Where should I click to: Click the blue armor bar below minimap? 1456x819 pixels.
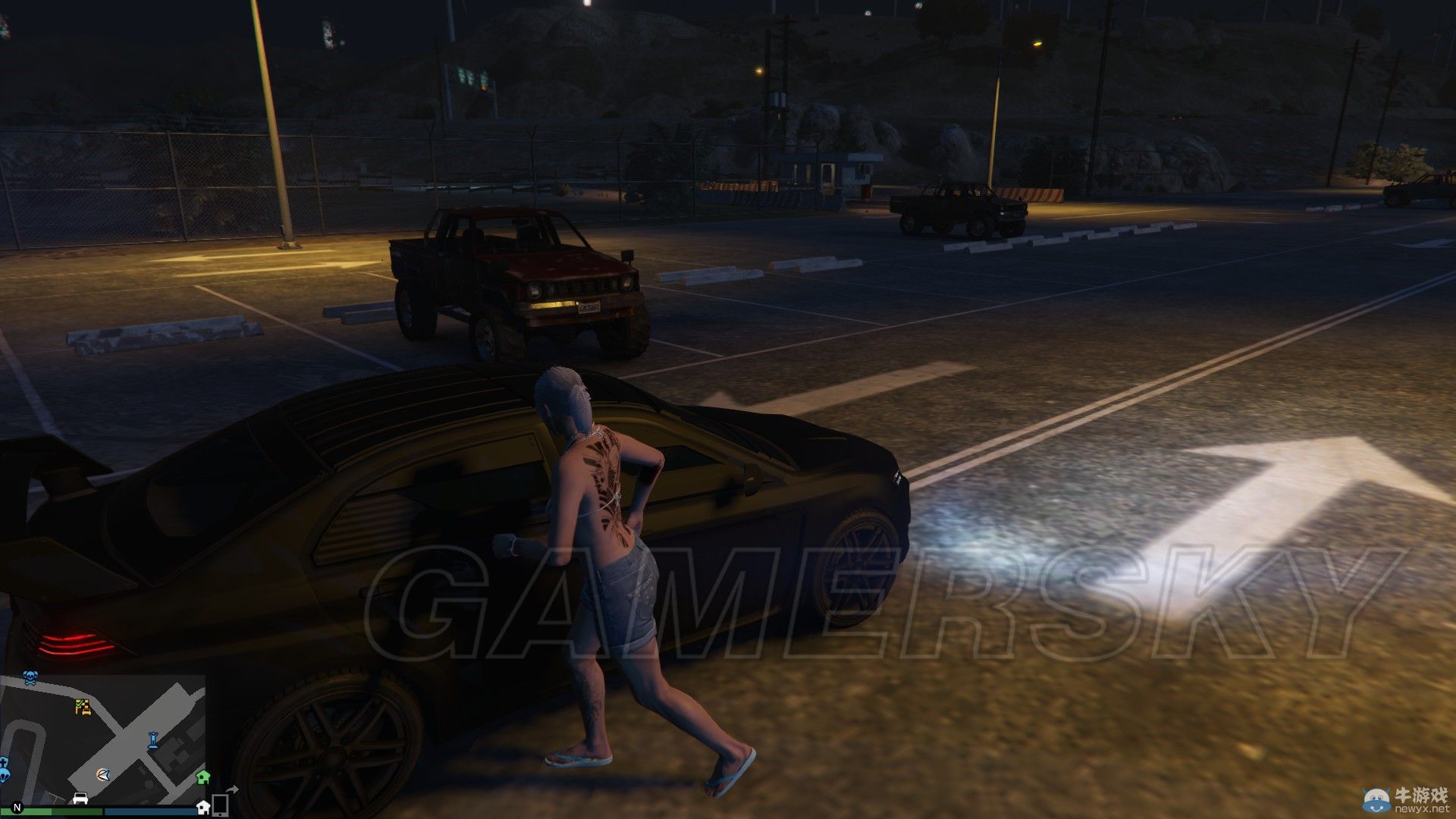pos(150,813)
